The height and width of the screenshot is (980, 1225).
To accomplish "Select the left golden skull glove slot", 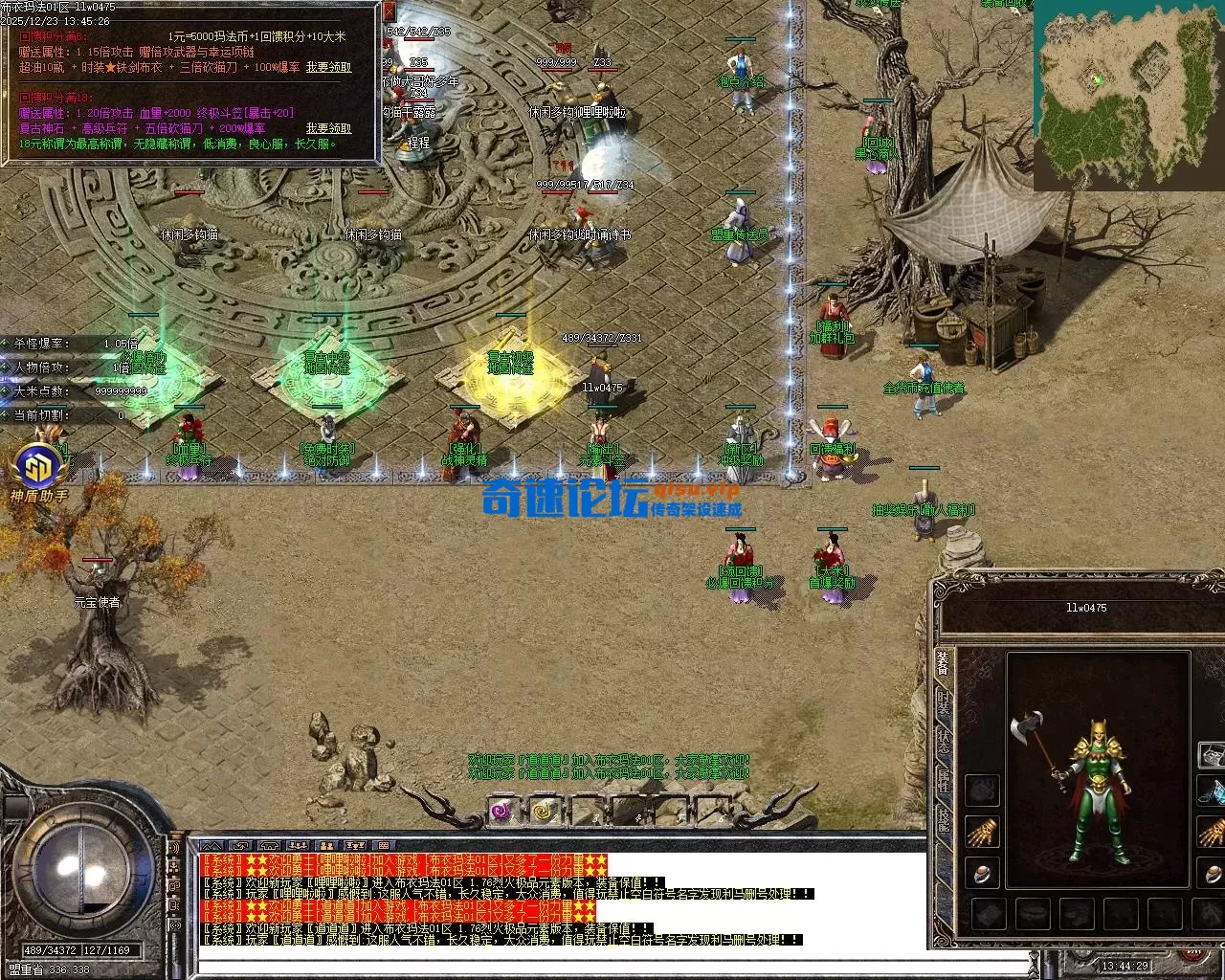I will pos(982,831).
